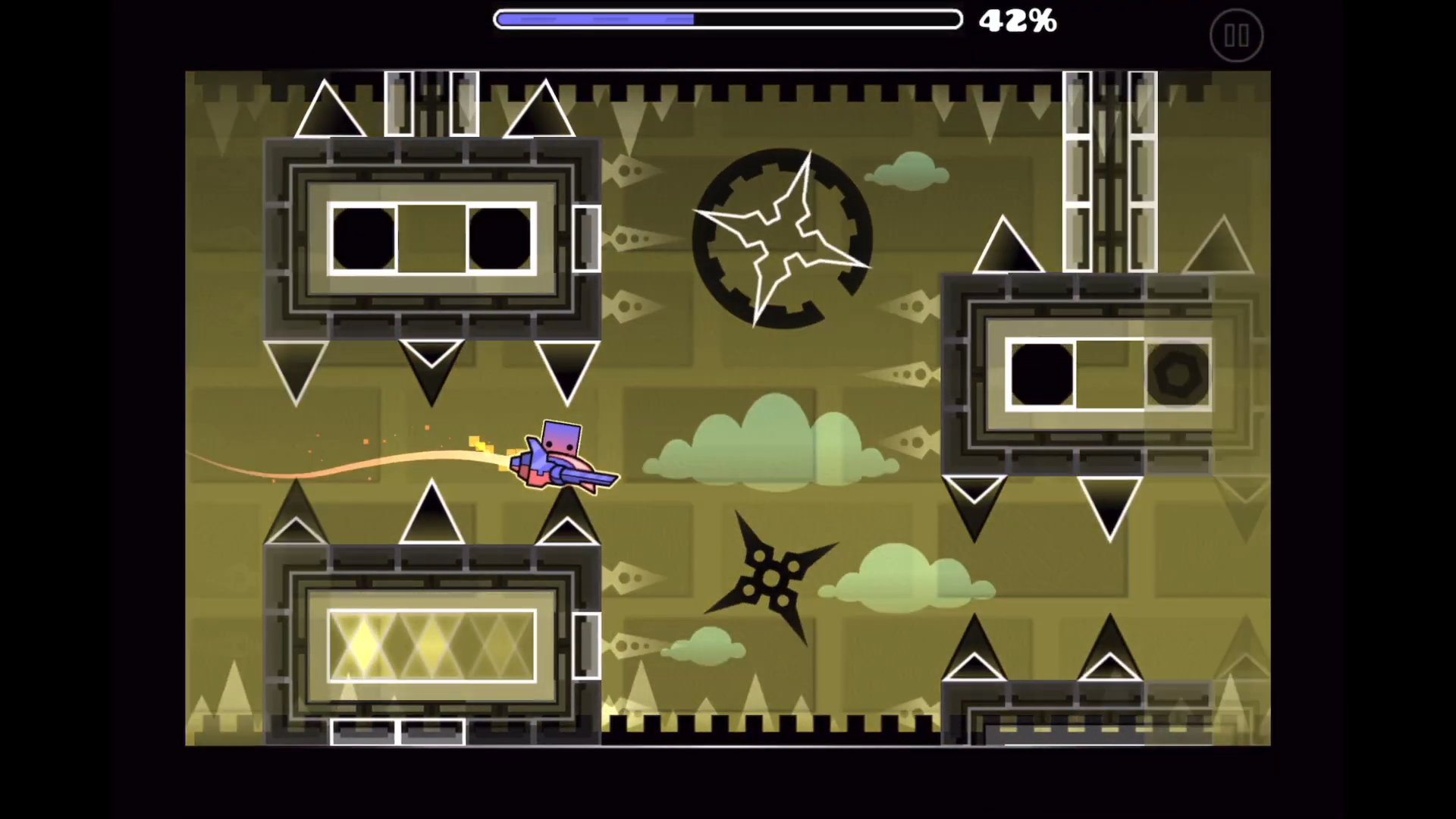Click the small black shuriken near the clouds
Image resolution: width=1456 pixels, height=819 pixels.
(x=770, y=580)
